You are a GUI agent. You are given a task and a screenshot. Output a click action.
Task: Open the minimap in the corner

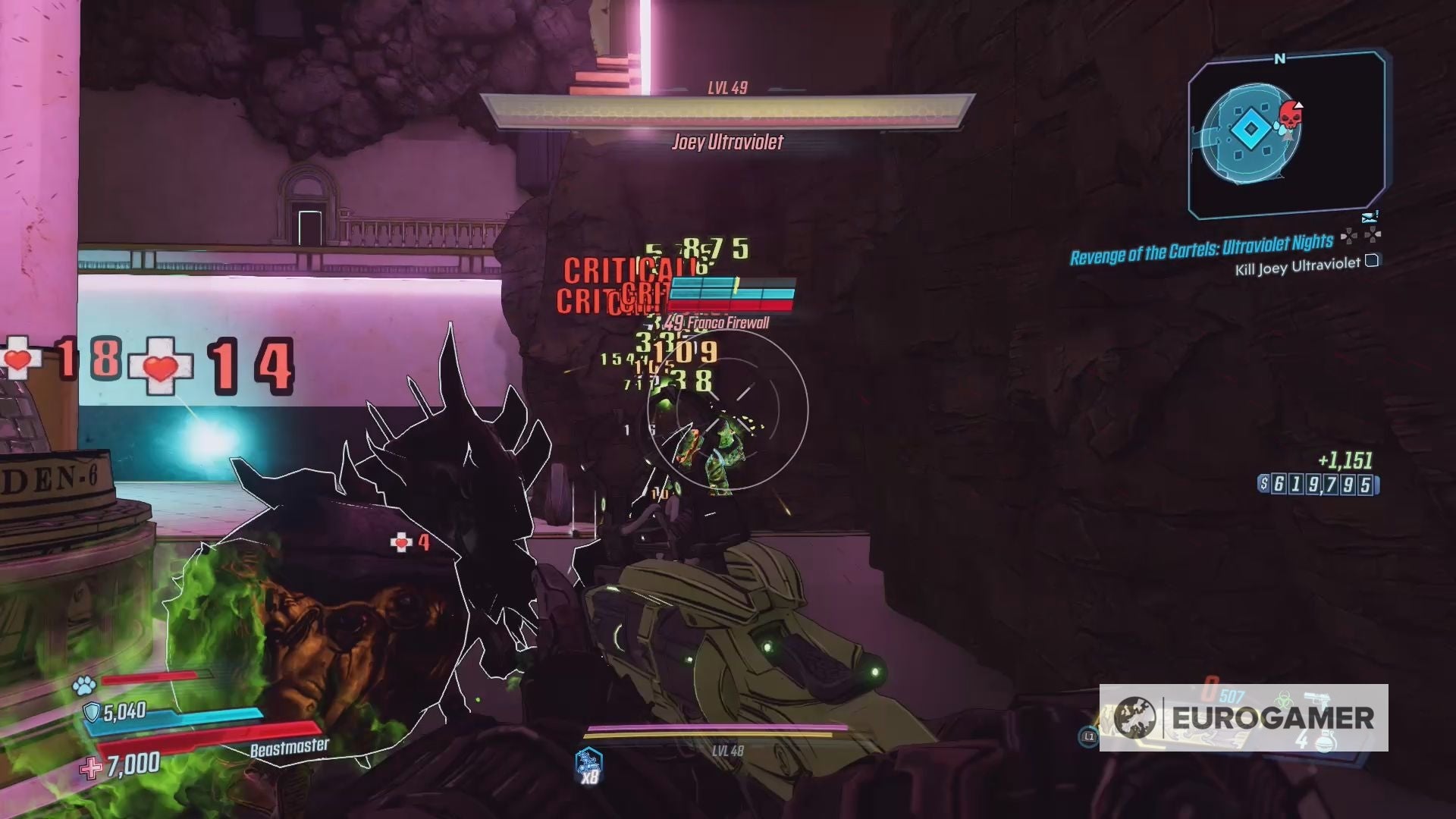[1286, 135]
